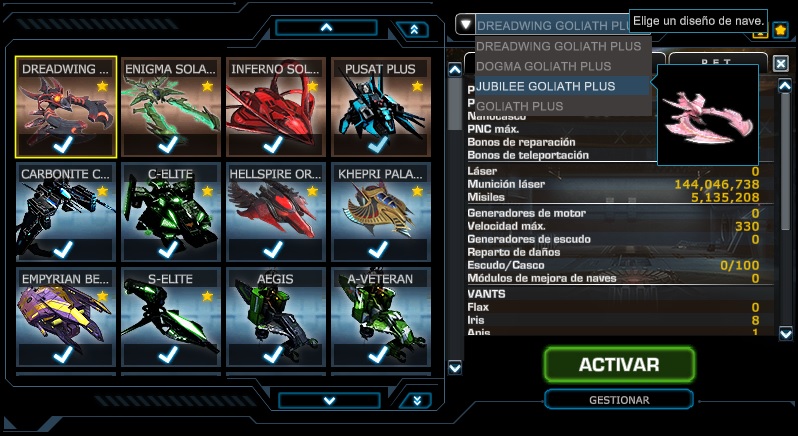Close the ship details panel with X
Viewport: 798px width, 436px height.
781,63
